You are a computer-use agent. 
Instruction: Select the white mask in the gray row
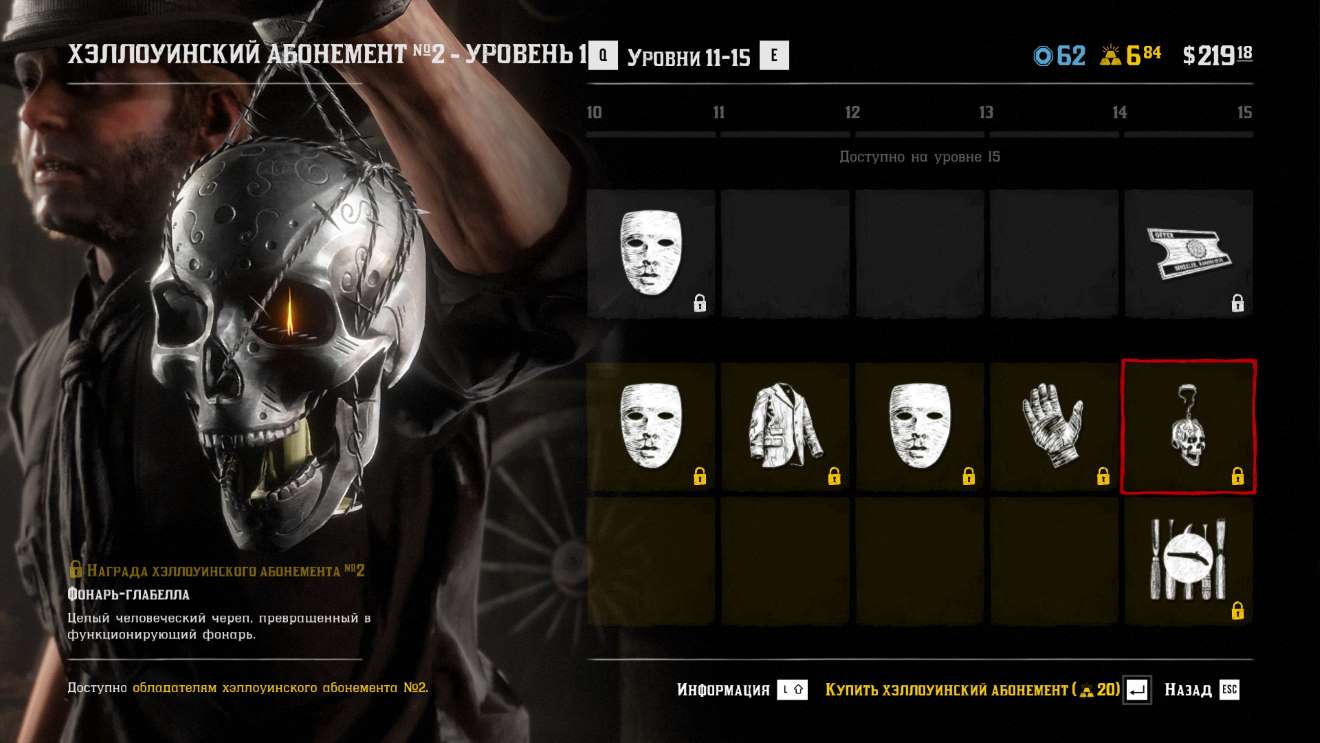coord(651,254)
